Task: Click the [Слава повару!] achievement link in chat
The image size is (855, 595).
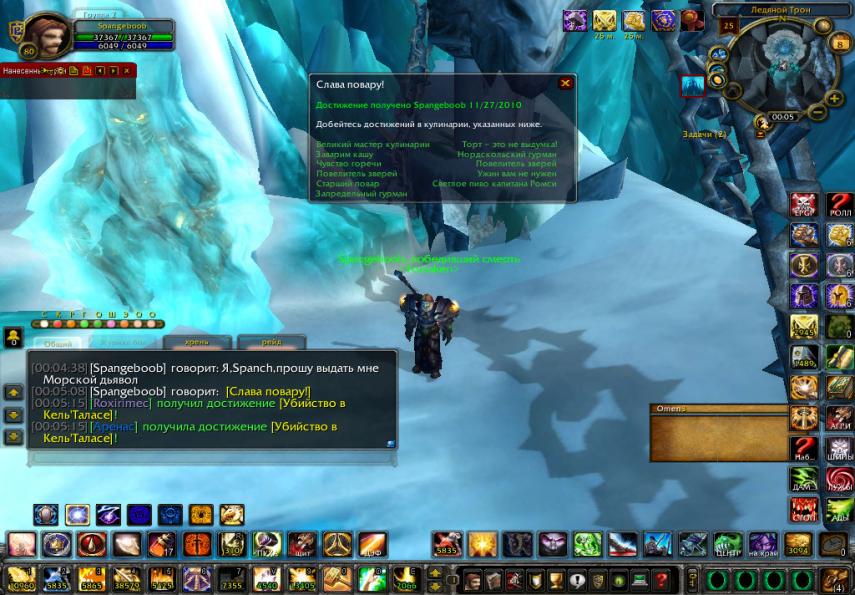Action: (x=268, y=391)
